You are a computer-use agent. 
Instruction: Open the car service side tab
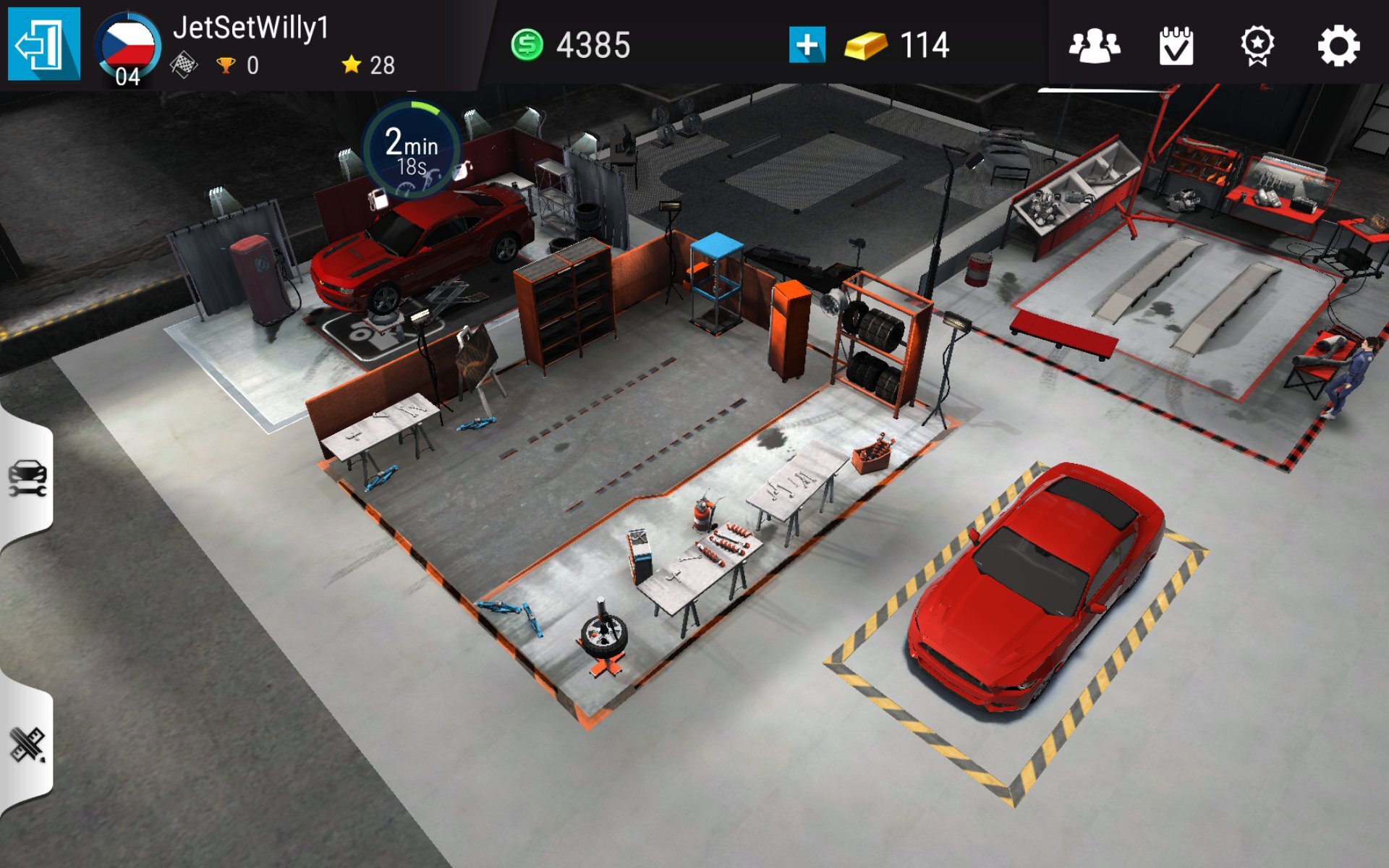click(x=27, y=479)
